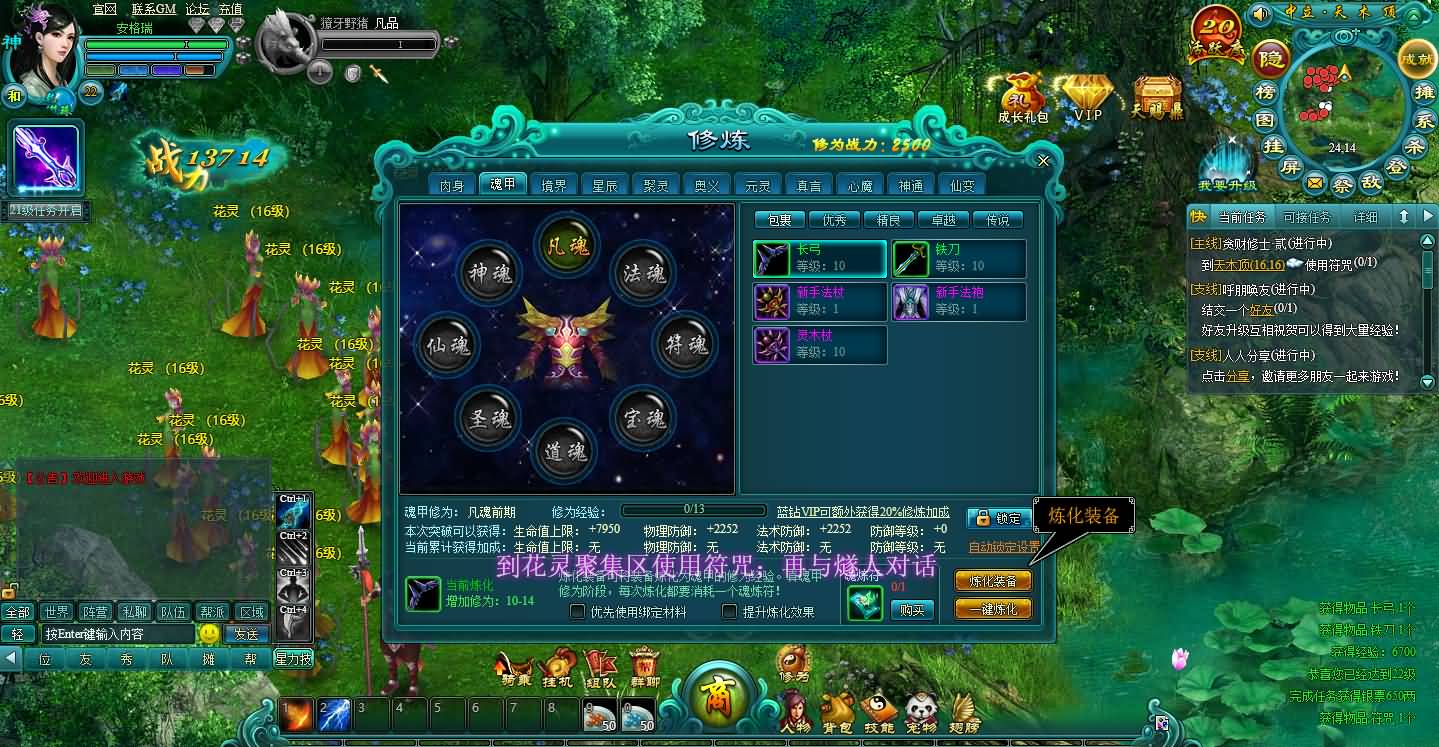The image size is (1439, 747).
Task: Open the 背包 bag from bottom bar
Action: click(836, 709)
